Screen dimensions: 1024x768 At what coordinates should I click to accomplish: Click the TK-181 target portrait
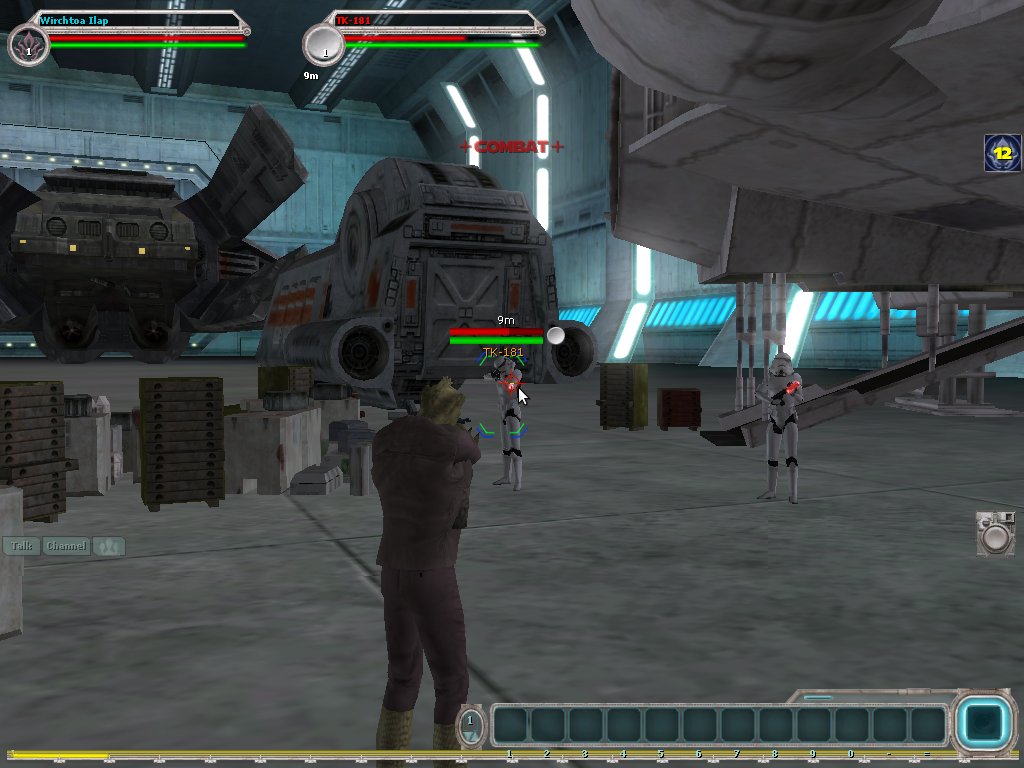tap(323, 46)
